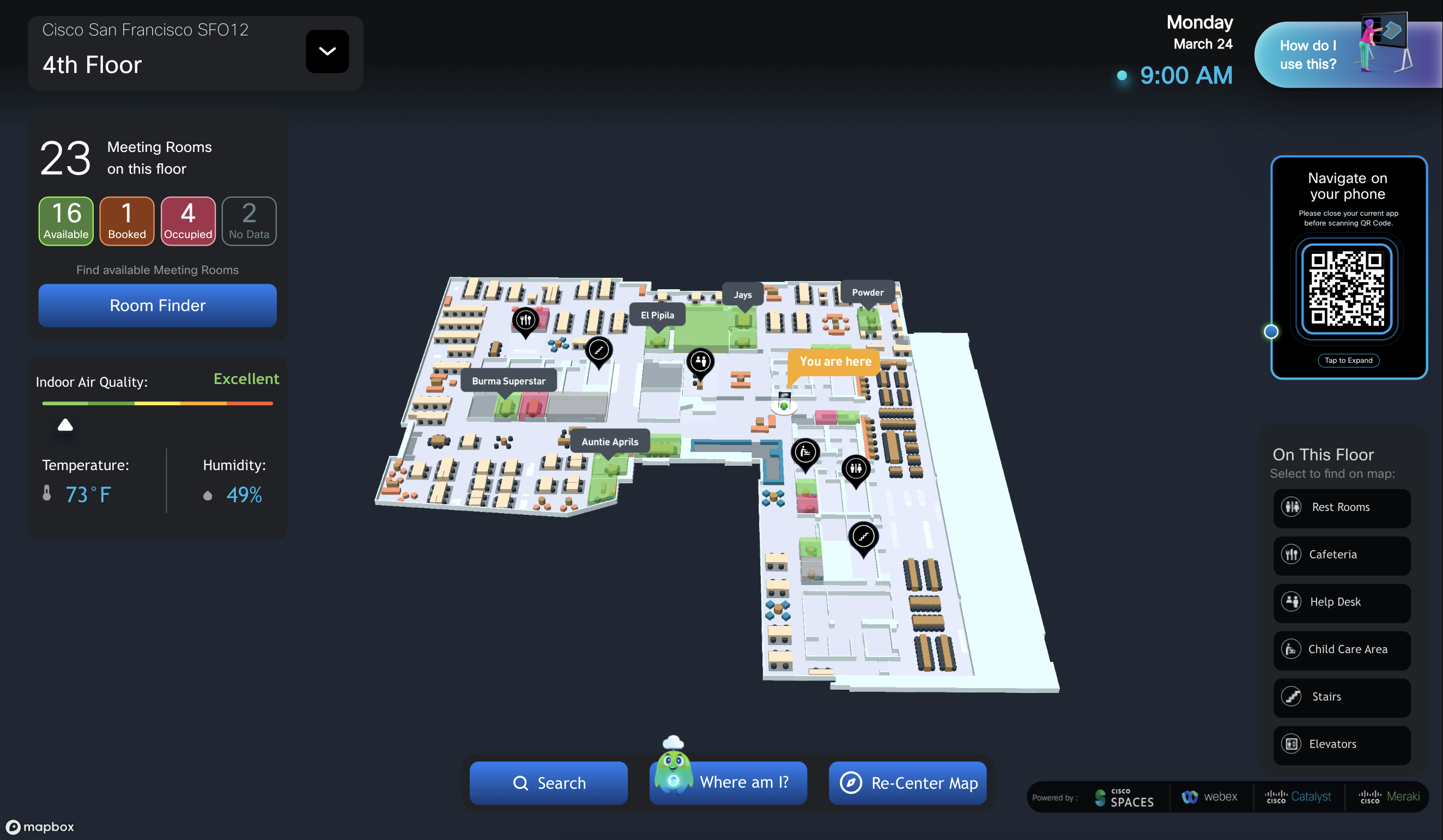Open Help Desk location from the sidebar
This screenshot has width=1443, height=840.
(1342, 602)
